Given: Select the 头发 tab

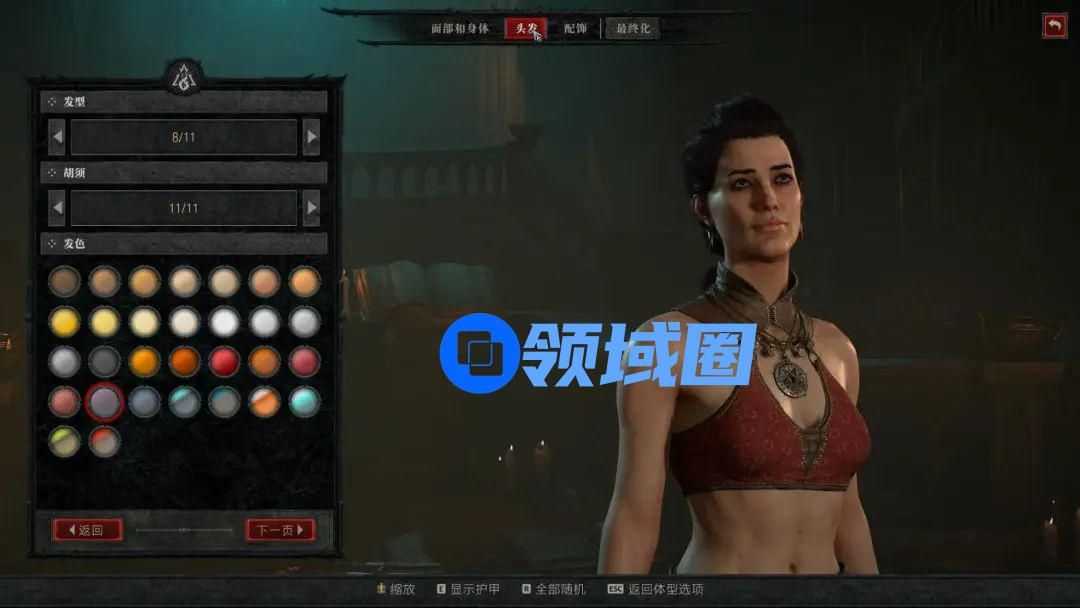Looking at the screenshot, I should 525,28.
